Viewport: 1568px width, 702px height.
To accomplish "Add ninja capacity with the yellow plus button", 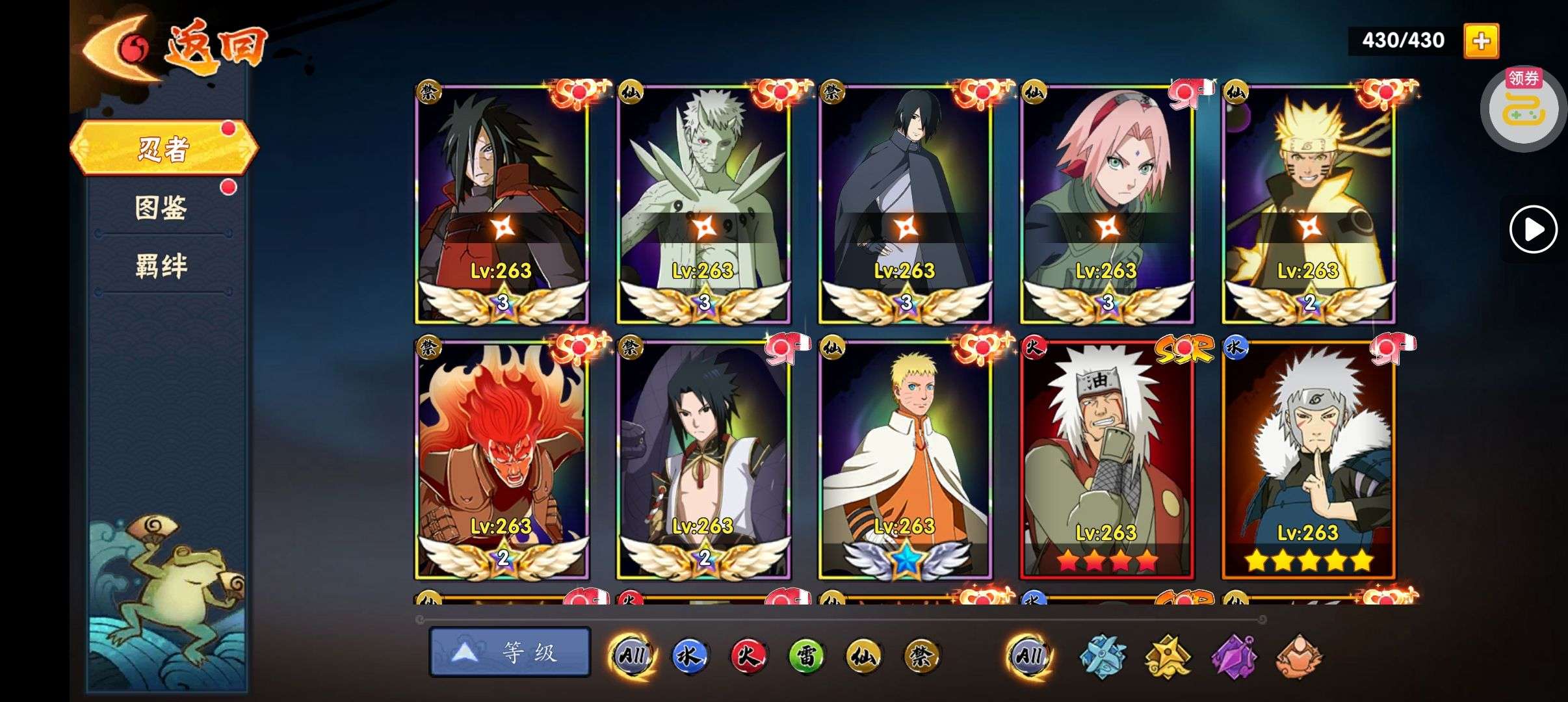I will [1481, 41].
